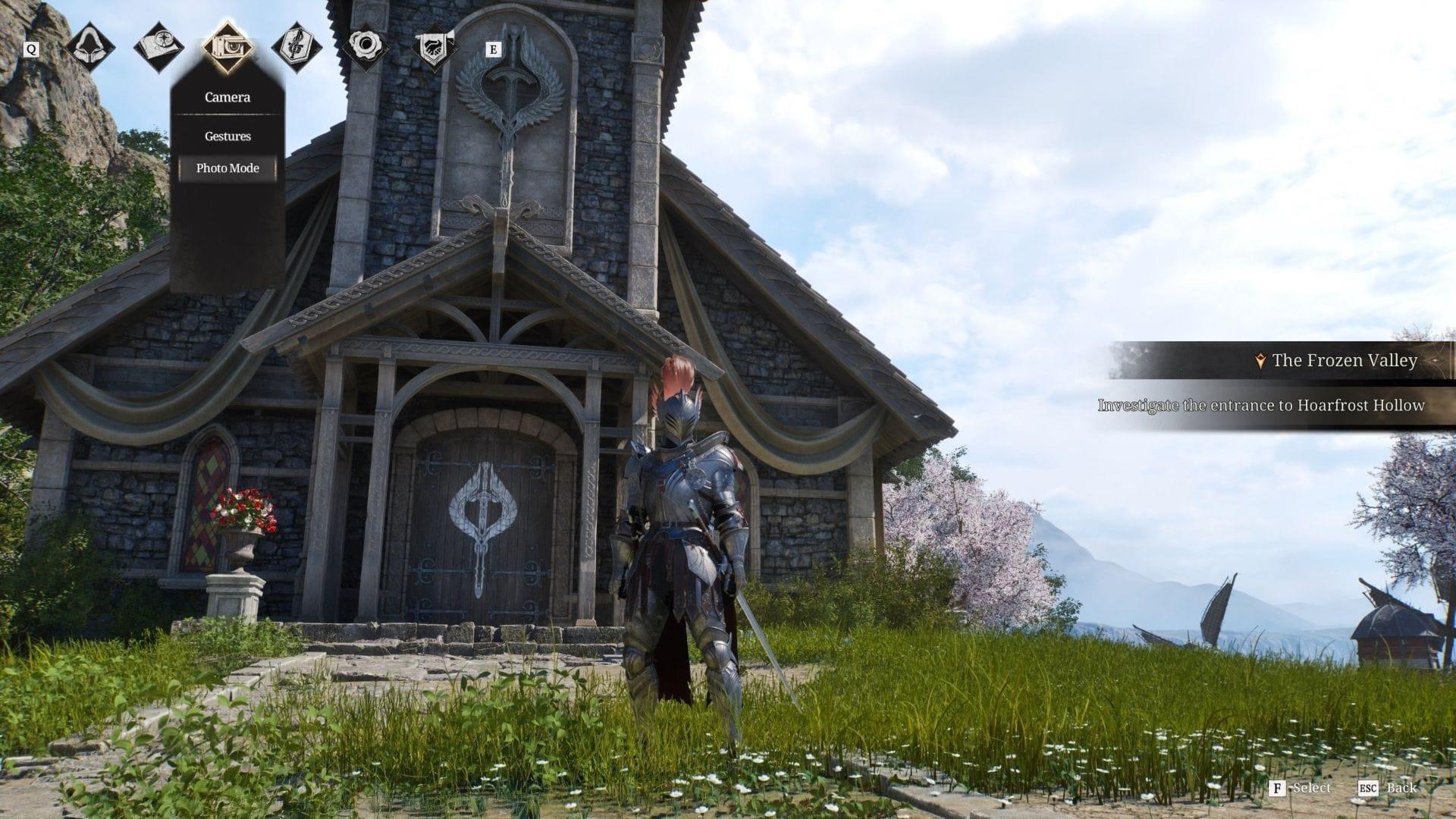The image size is (1456, 819).
Task: Choose the Photo Mode option
Action: pos(226,168)
